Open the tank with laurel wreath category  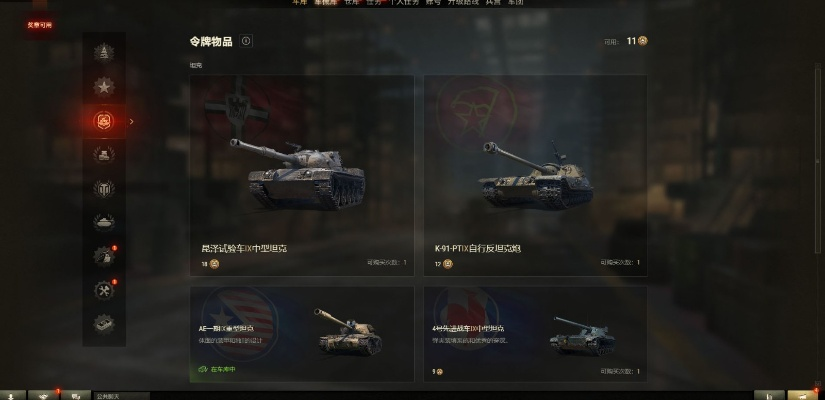coord(103,154)
